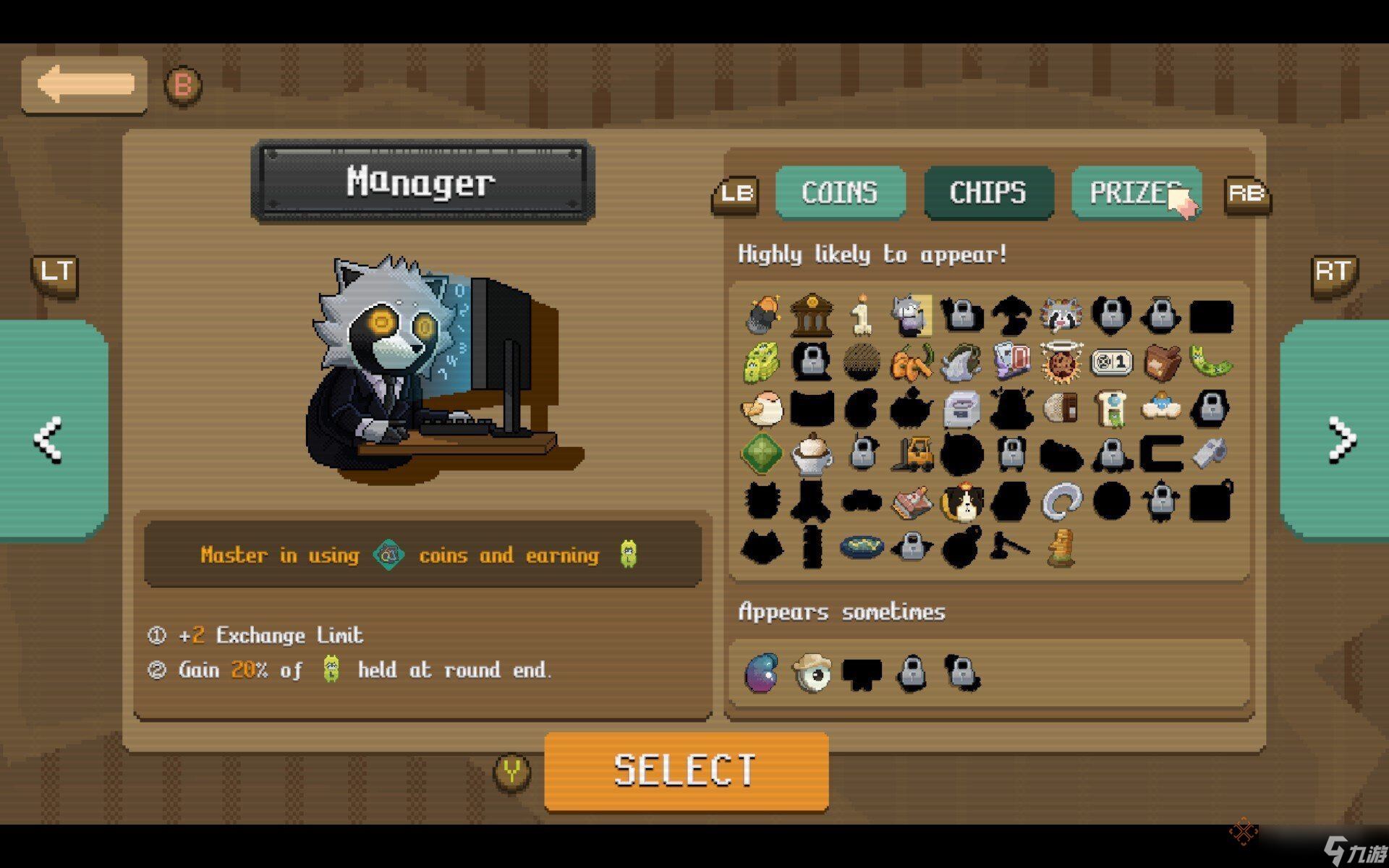Image resolution: width=1389 pixels, height=868 pixels.
Task: Click the blue-purple bean chip icon
Action: 762,673
